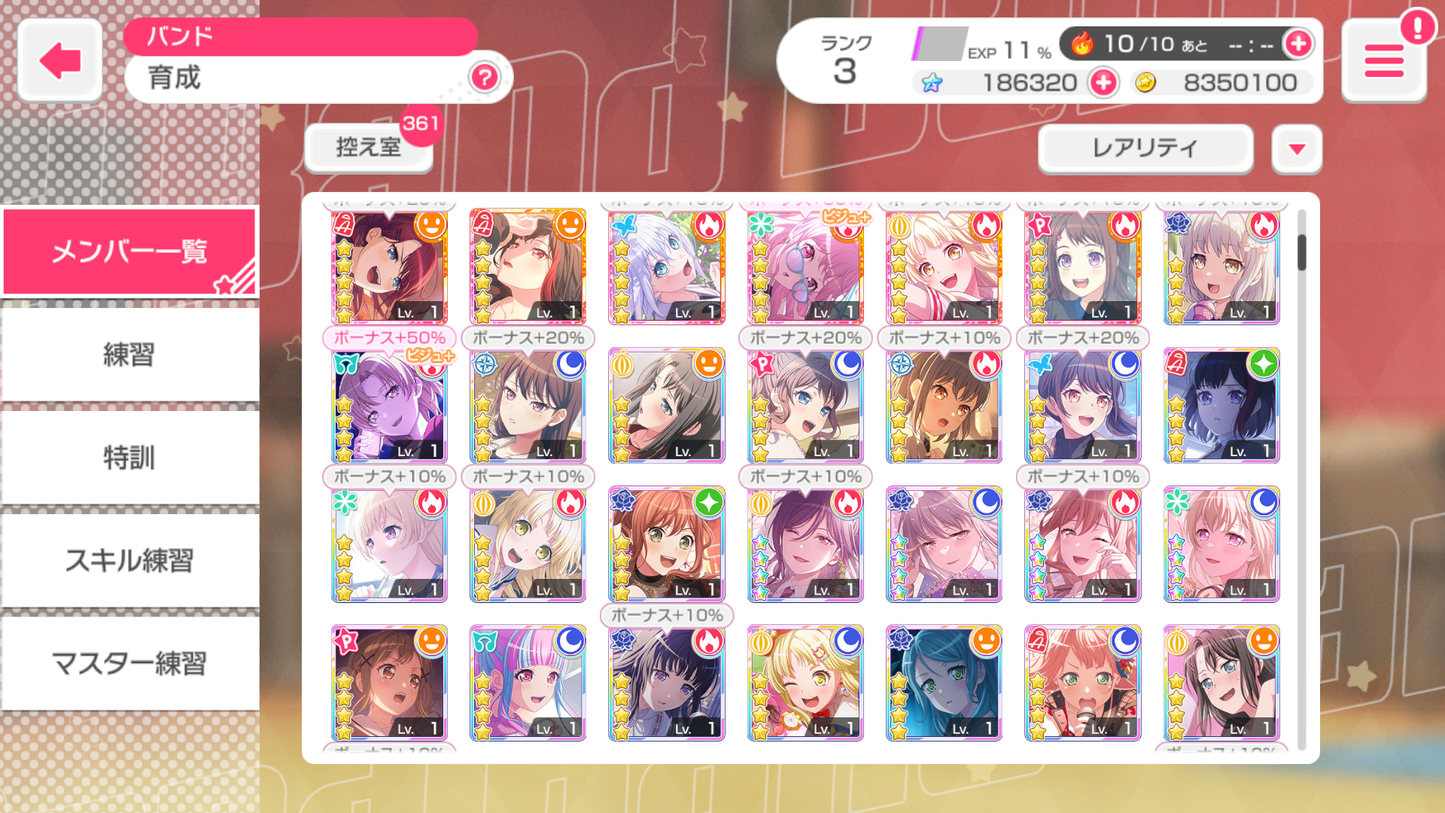Switch to the メンバー一覧 member list tab

tap(129, 251)
